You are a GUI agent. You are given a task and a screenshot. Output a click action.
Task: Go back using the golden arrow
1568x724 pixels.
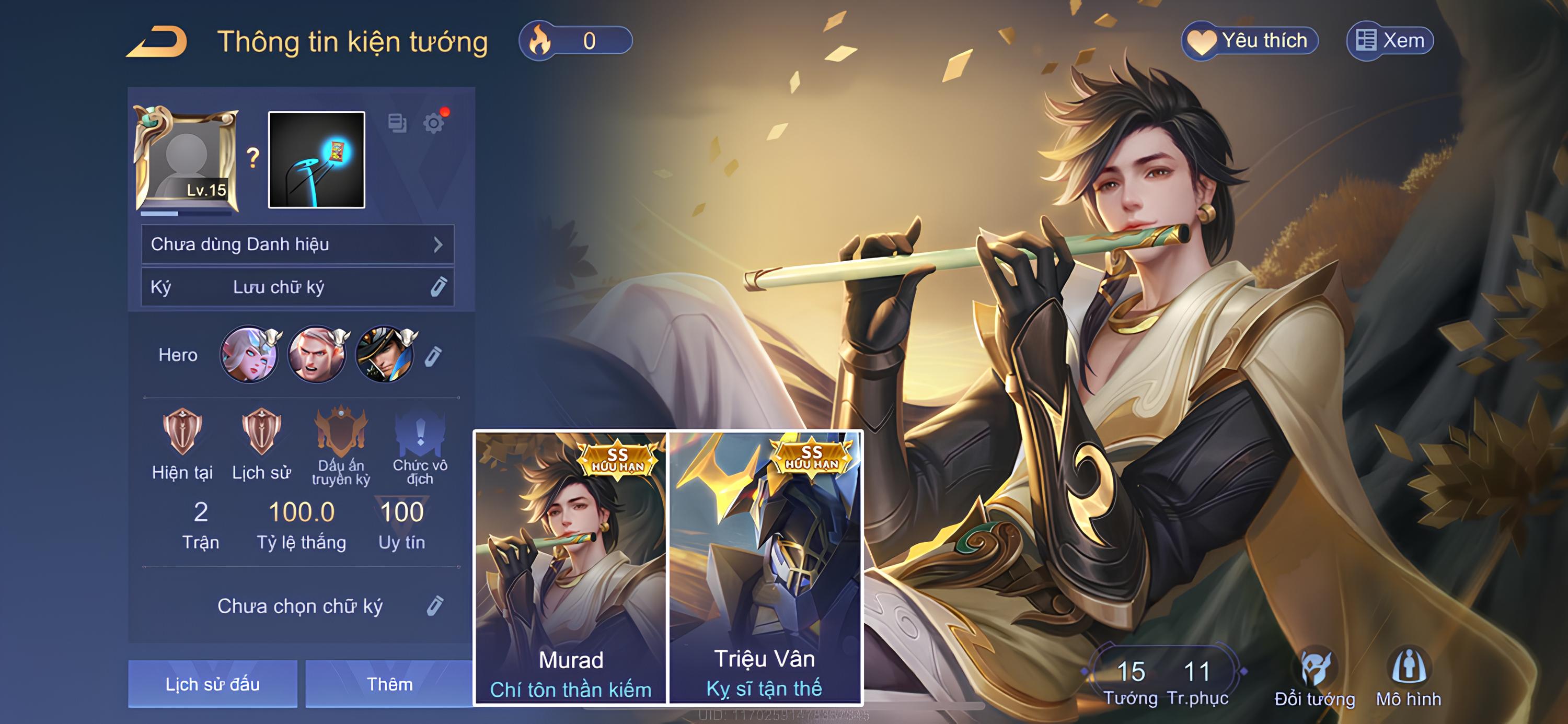tap(157, 42)
